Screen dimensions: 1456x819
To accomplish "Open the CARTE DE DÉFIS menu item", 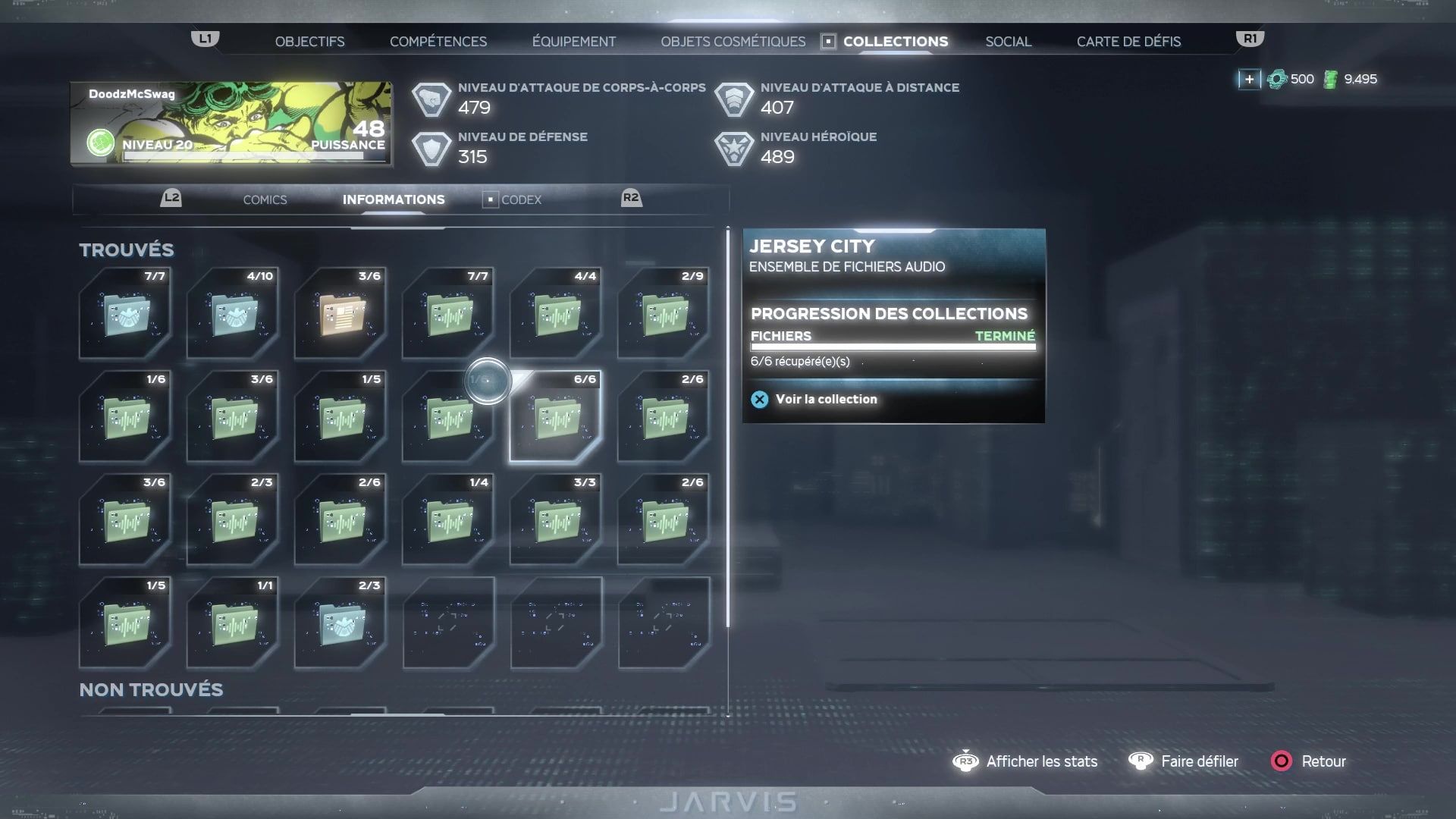I will (x=1128, y=41).
